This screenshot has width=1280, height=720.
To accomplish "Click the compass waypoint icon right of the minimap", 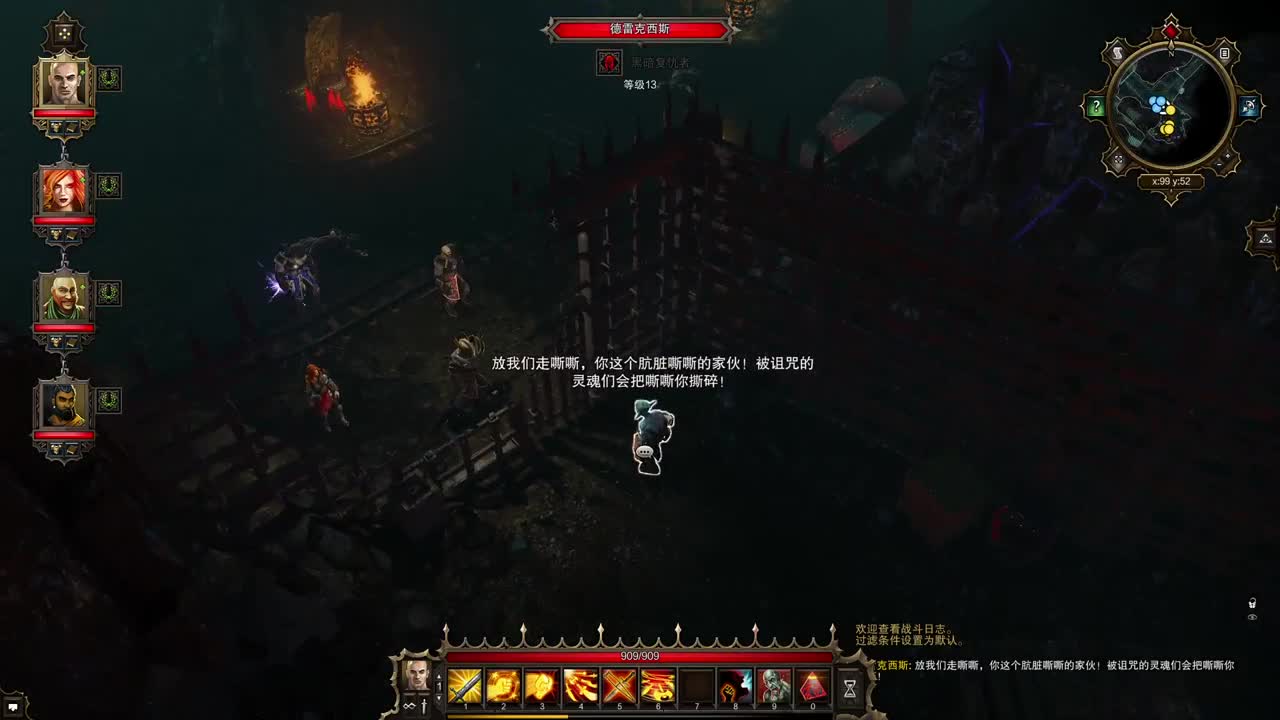I will (x=1248, y=104).
